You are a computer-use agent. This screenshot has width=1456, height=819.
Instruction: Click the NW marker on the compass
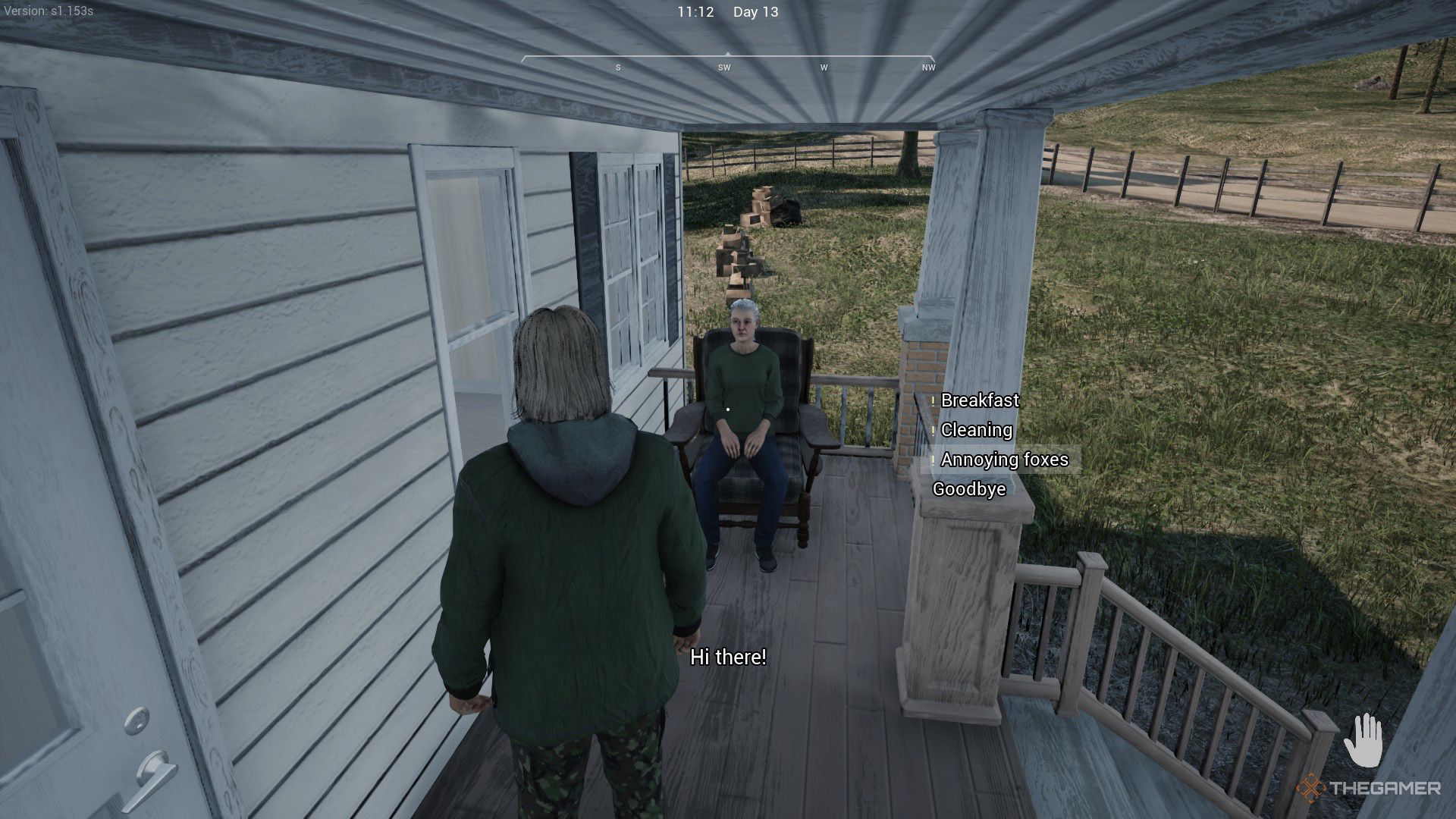point(927,67)
